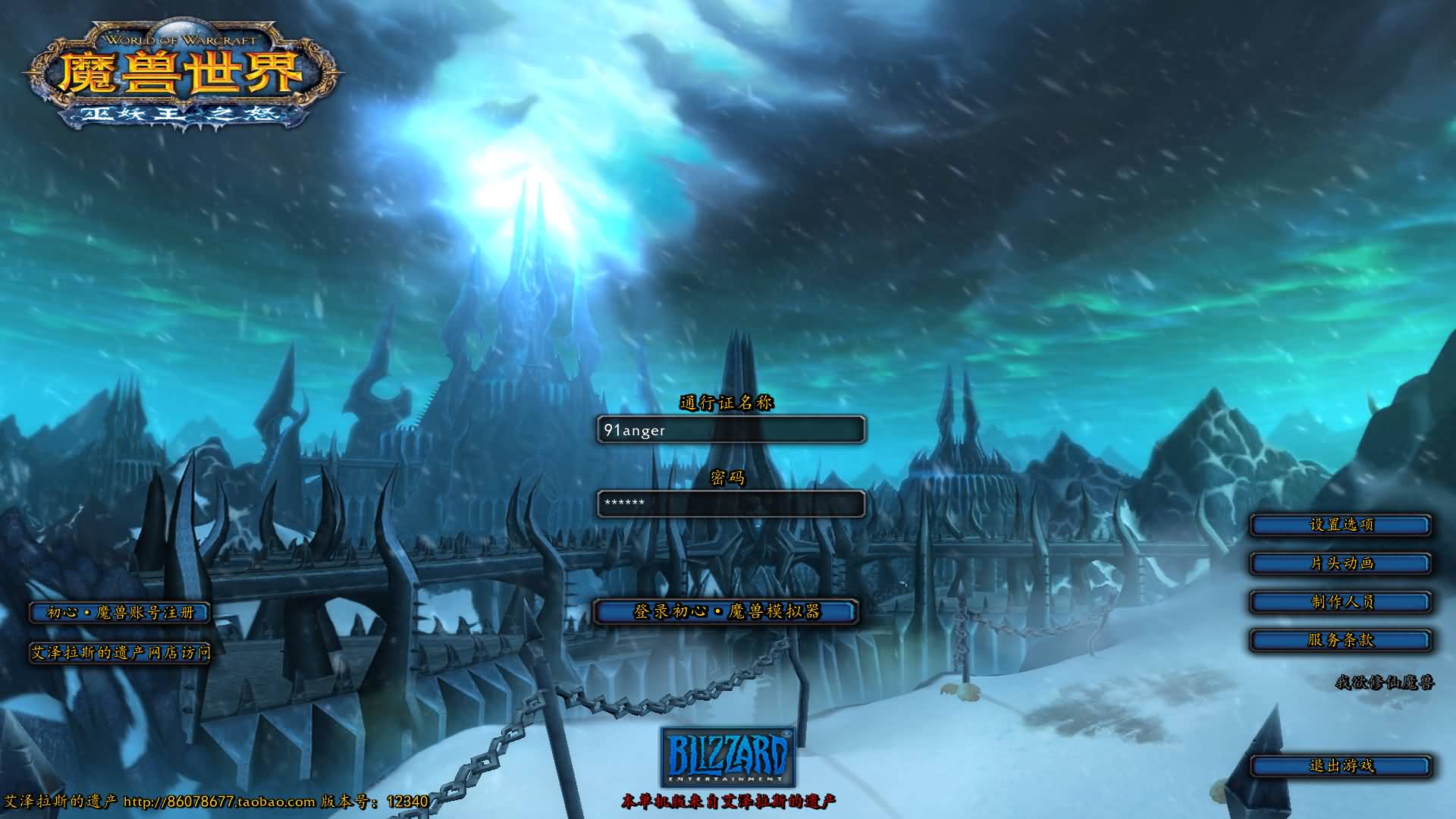Open 设置选项 settings options
Viewport: 1456px width, 819px height.
(1340, 525)
